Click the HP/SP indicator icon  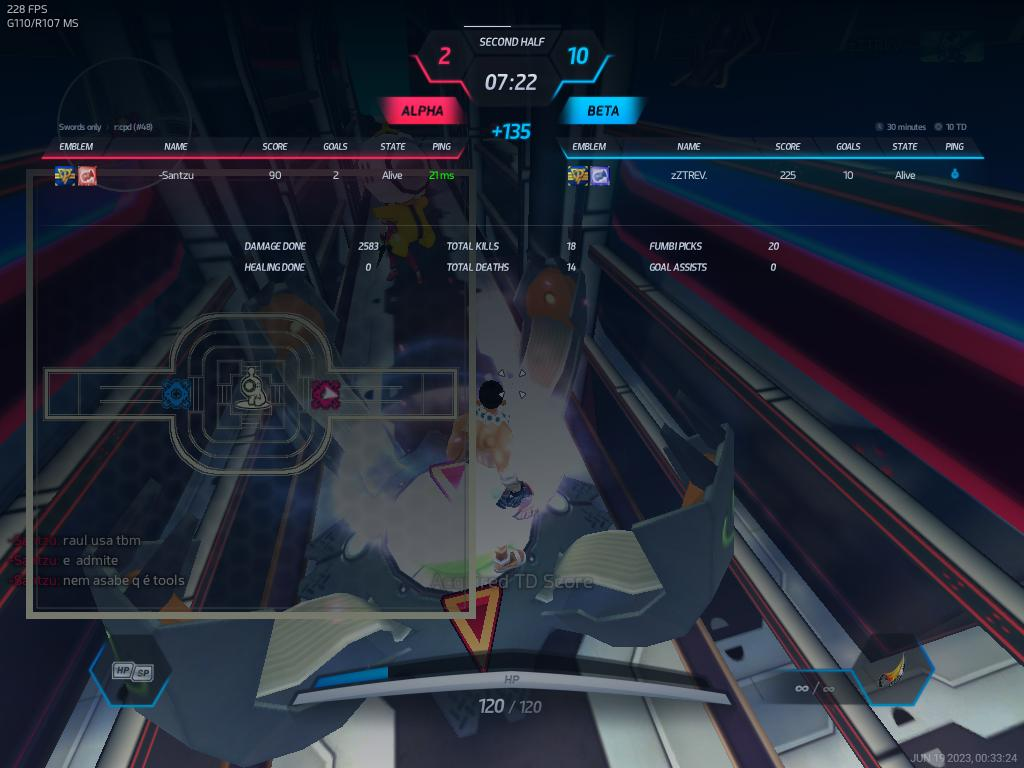[132, 672]
